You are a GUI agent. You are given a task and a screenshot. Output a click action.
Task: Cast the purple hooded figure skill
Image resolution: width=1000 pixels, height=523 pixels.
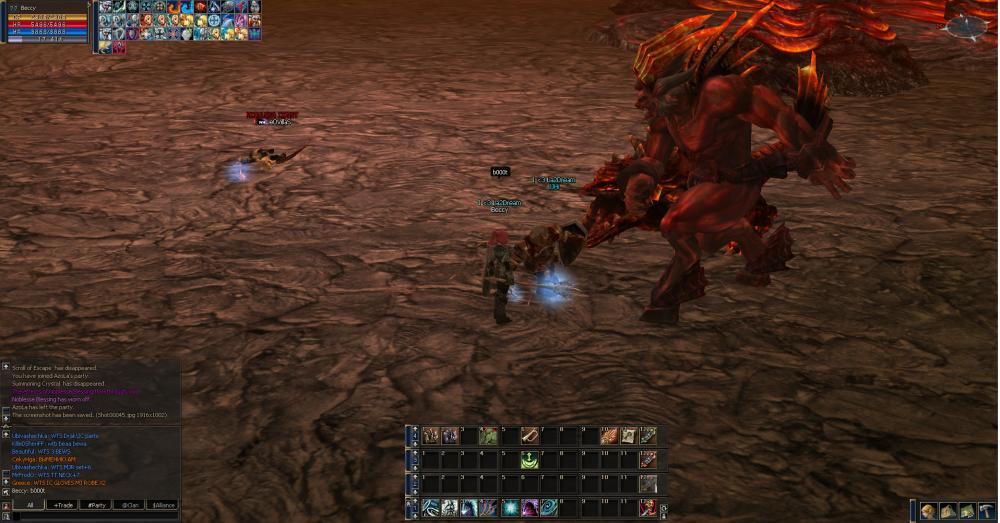pyautogui.click(x=529, y=508)
